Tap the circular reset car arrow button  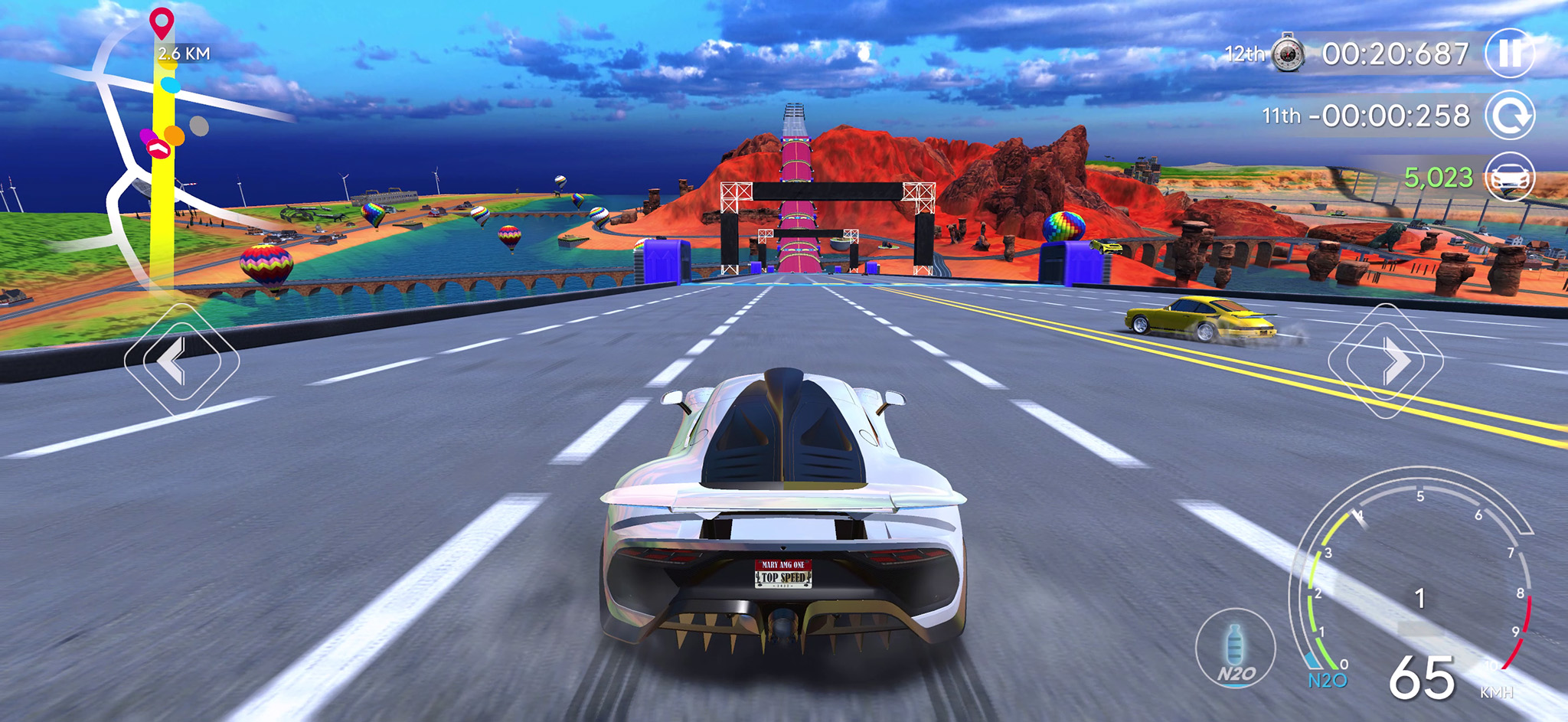(x=1510, y=116)
